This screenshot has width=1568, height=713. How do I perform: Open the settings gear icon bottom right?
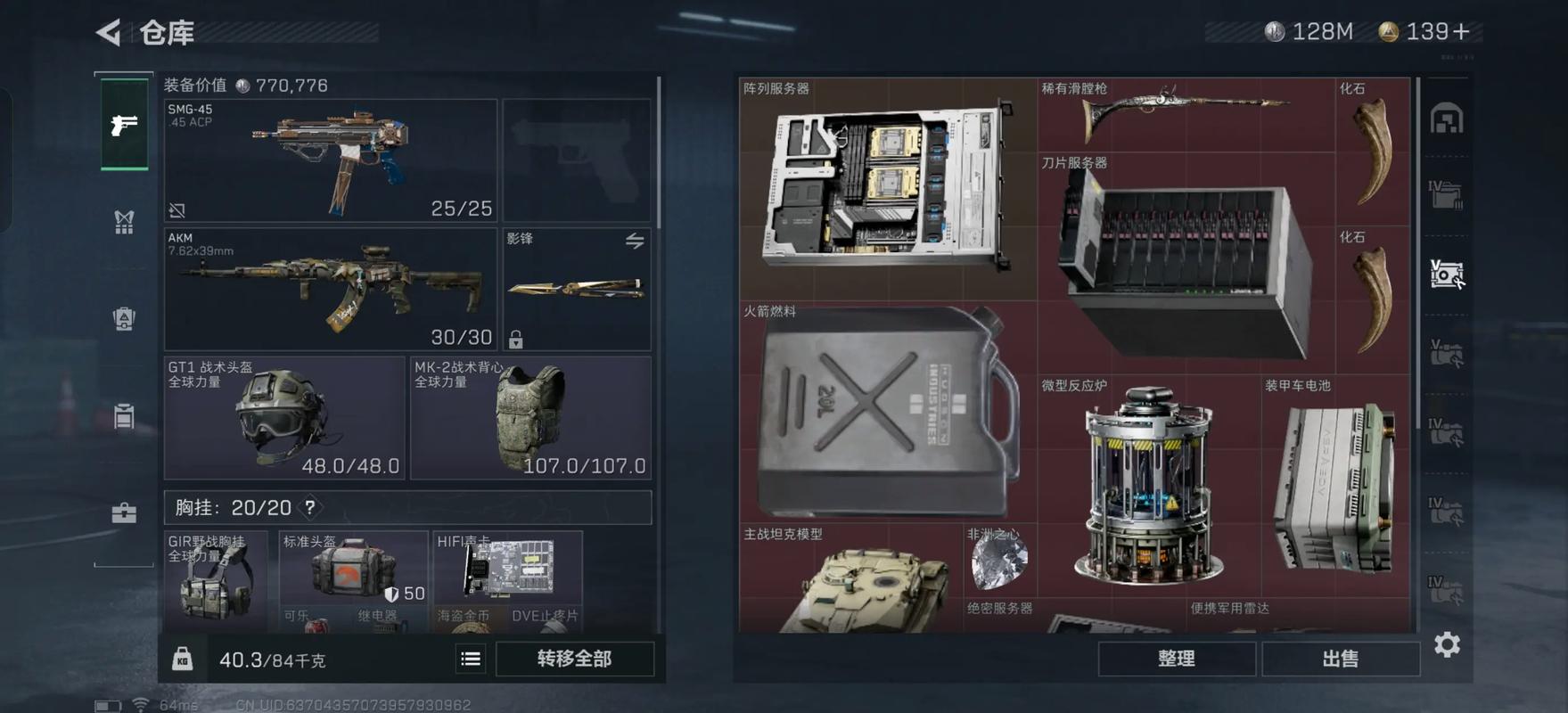tap(1448, 643)
